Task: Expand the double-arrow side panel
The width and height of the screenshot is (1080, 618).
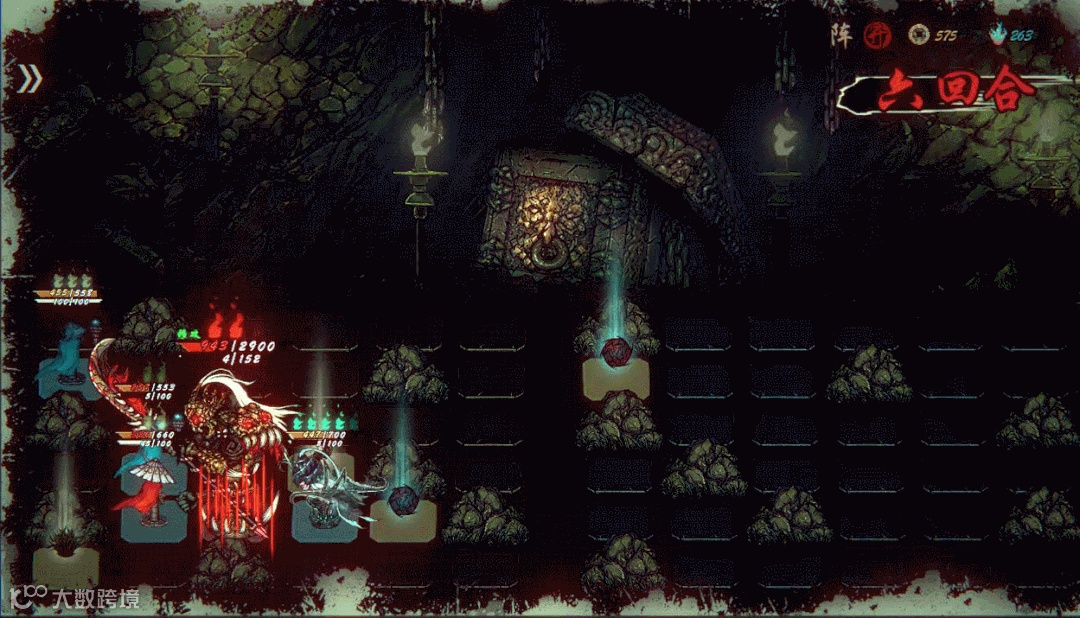Action: pos(29,79)
